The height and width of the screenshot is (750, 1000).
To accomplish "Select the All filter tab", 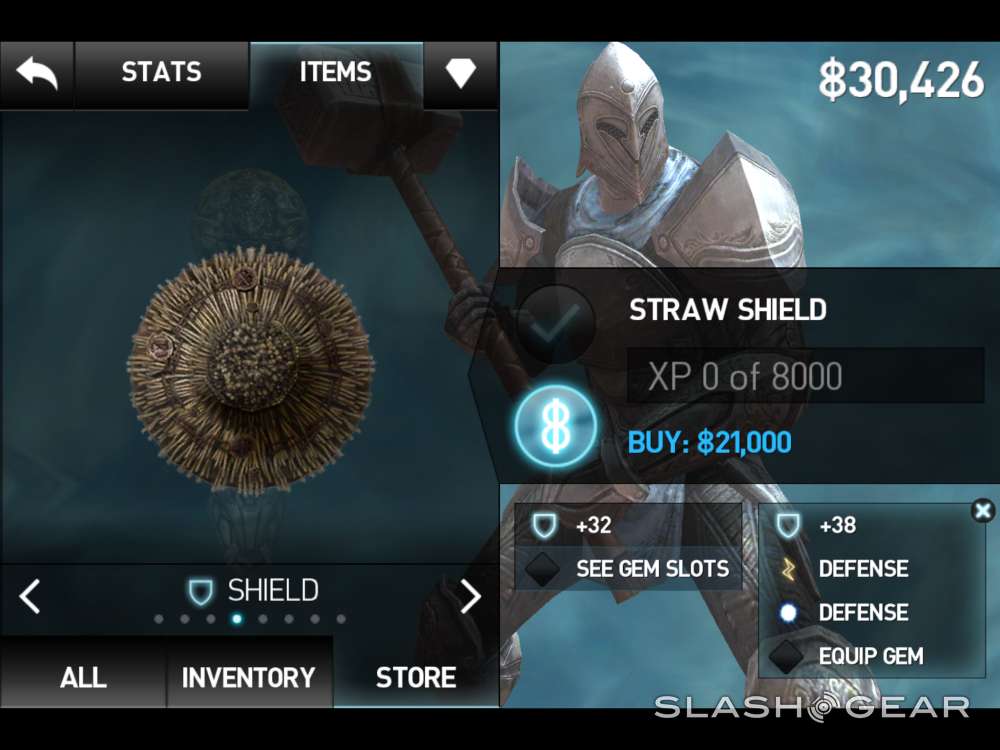I will click(x=83, y=677).
